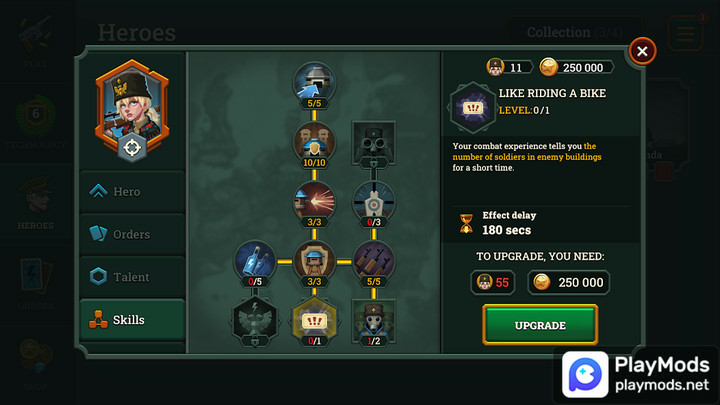720x405 pixels.
Task: Click the blonde hero portrait
Action: (x=132, y=100)
